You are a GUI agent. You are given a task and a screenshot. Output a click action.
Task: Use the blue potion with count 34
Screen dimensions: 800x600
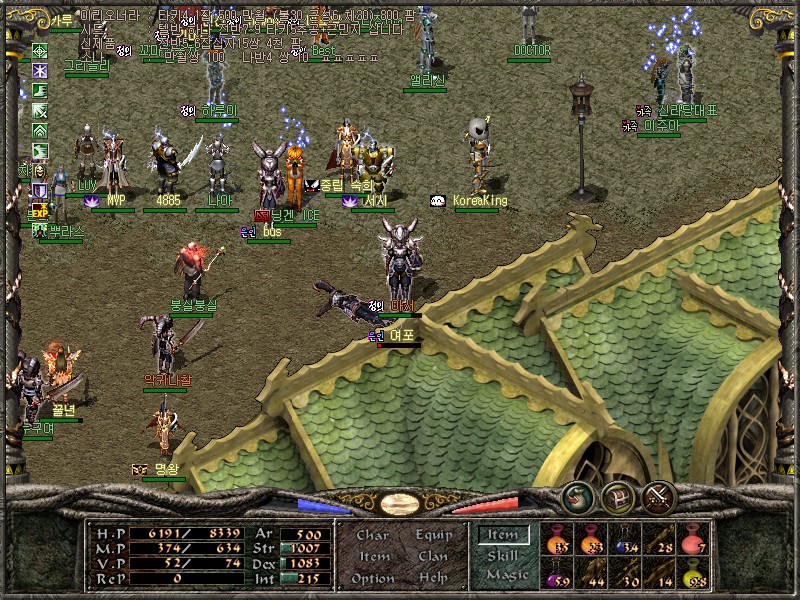[x=625, y=540]
